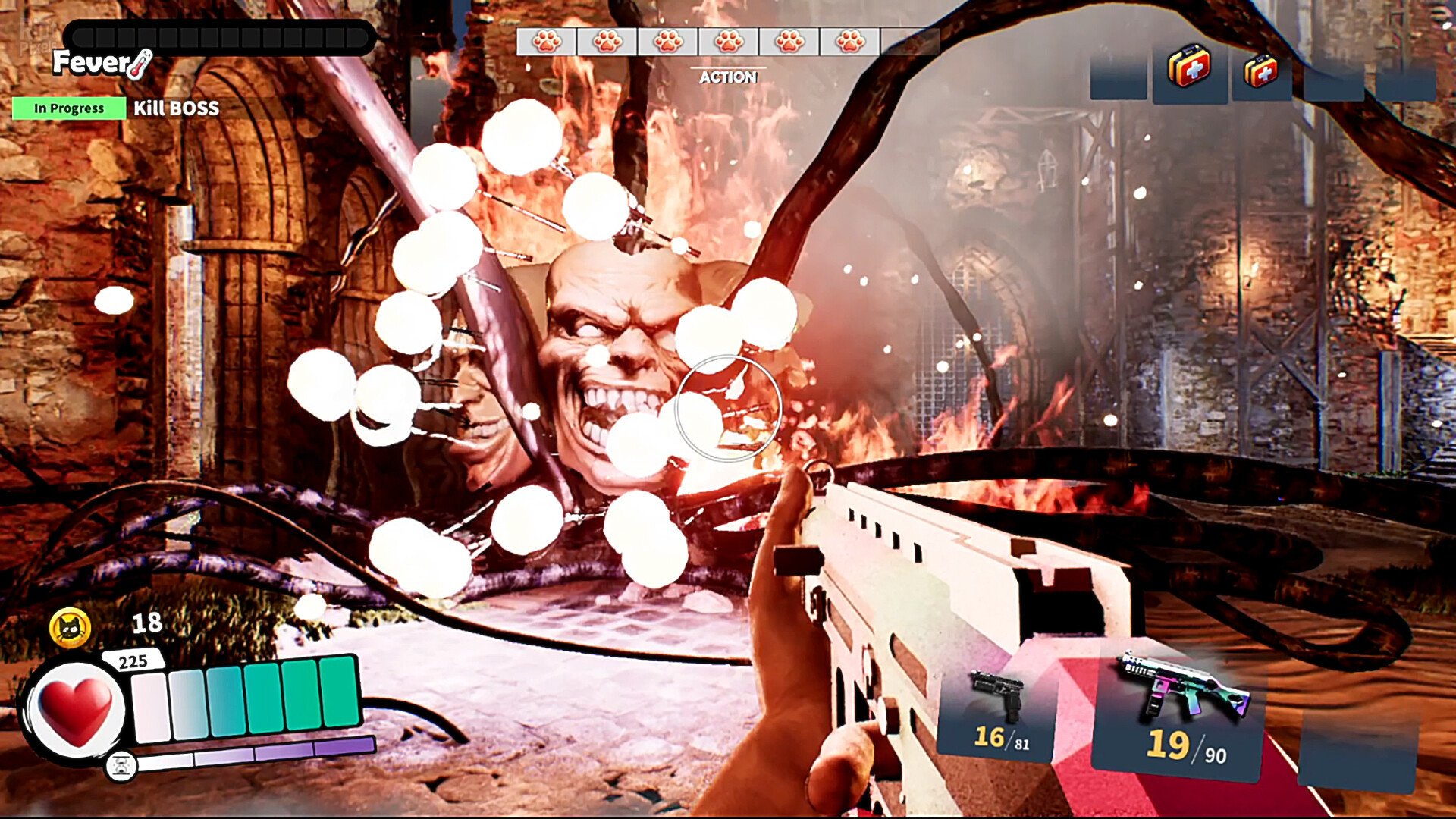Click the Kill BOSS objective tracker
The width and height of the screenshot is (1456, 819).
tap(176, 108)
